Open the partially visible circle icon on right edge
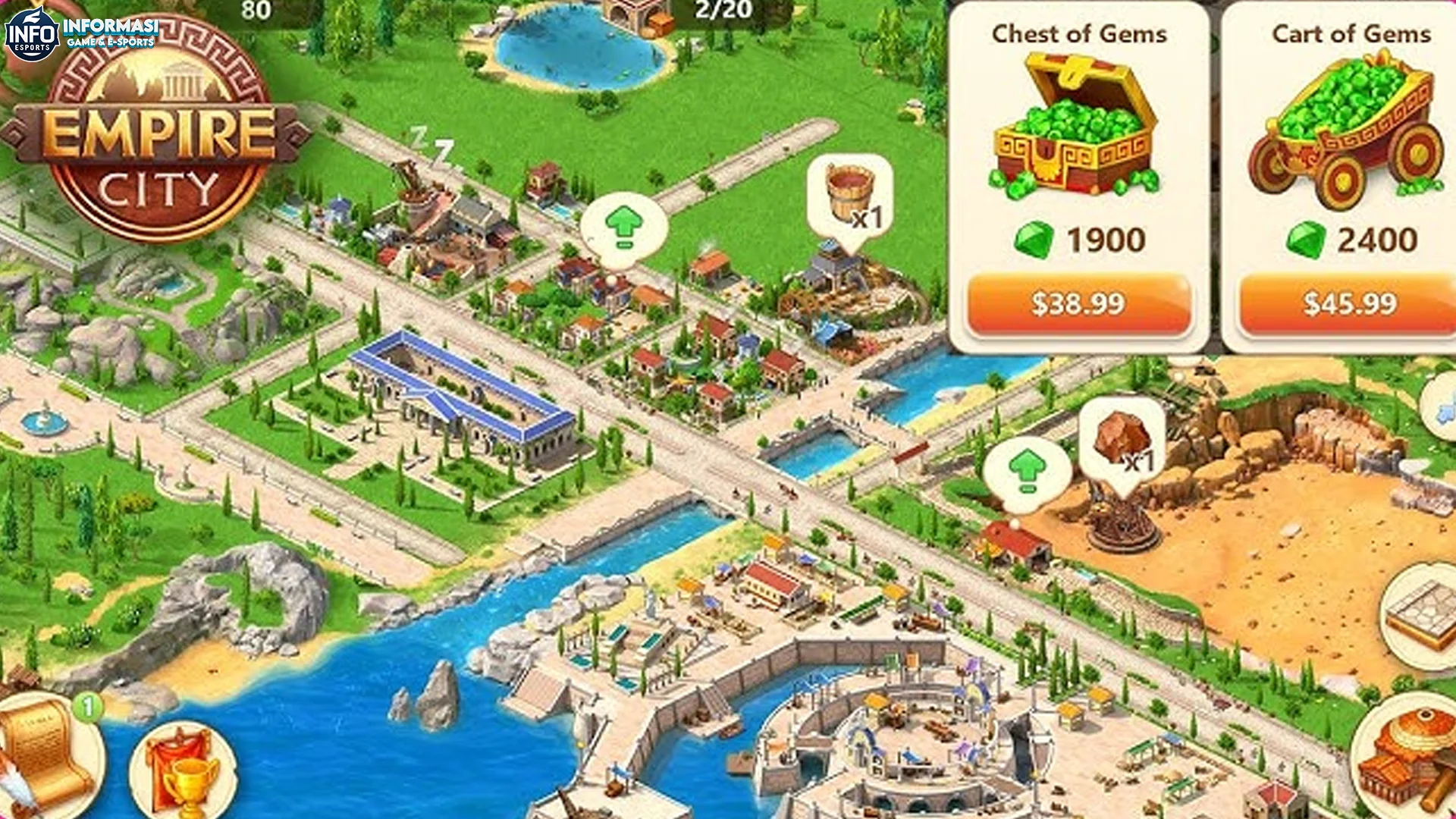Viewport: 1456px width, 819px height. pyautogui.click(x=1445, y=408)
